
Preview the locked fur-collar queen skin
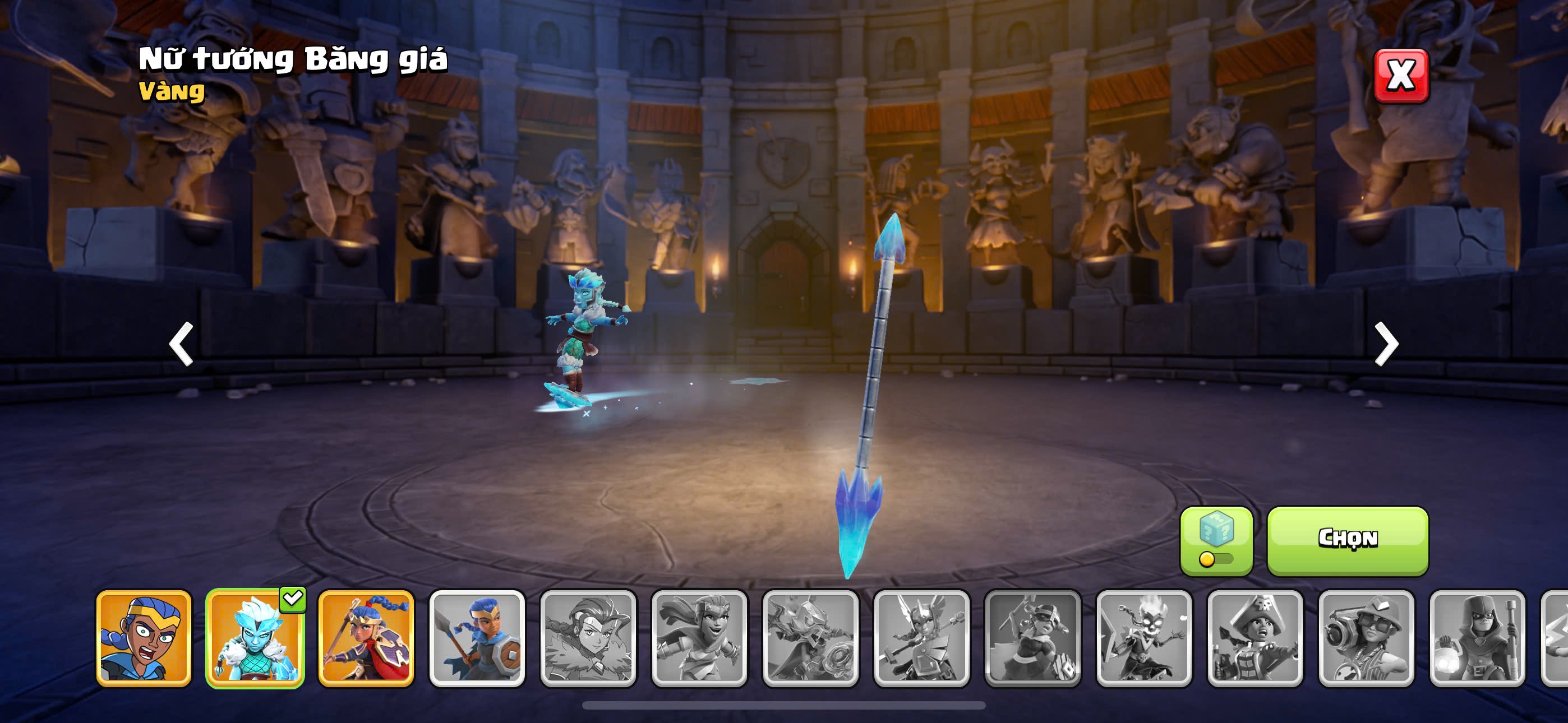click(x=588, y=638)
